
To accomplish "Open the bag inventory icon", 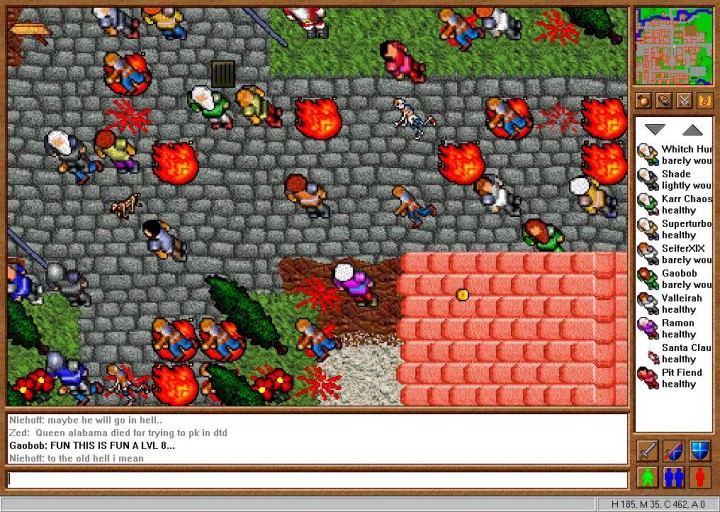I will pos(644,100).
